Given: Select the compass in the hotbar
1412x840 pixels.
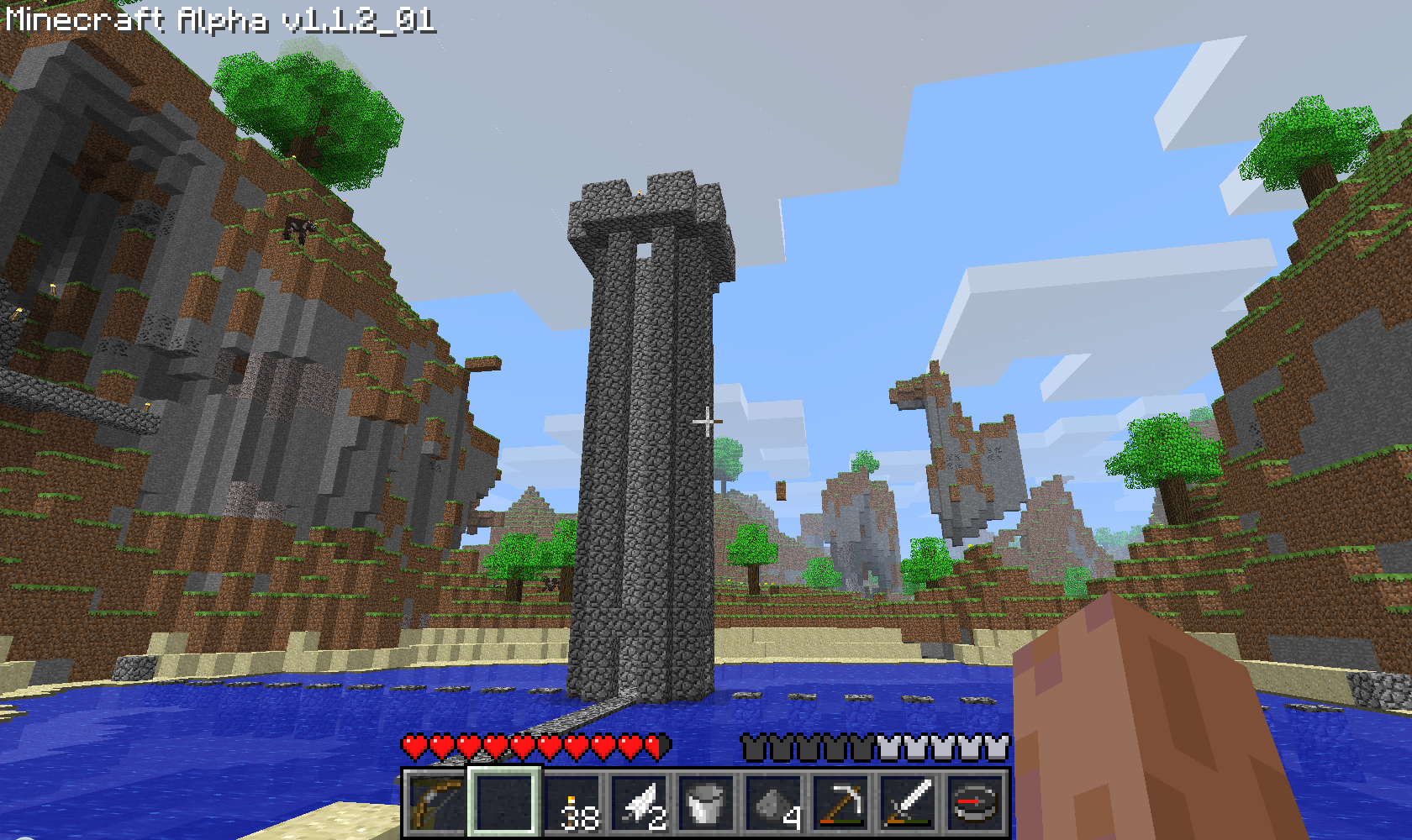Looking at the screenshot, I should (976, 803).
